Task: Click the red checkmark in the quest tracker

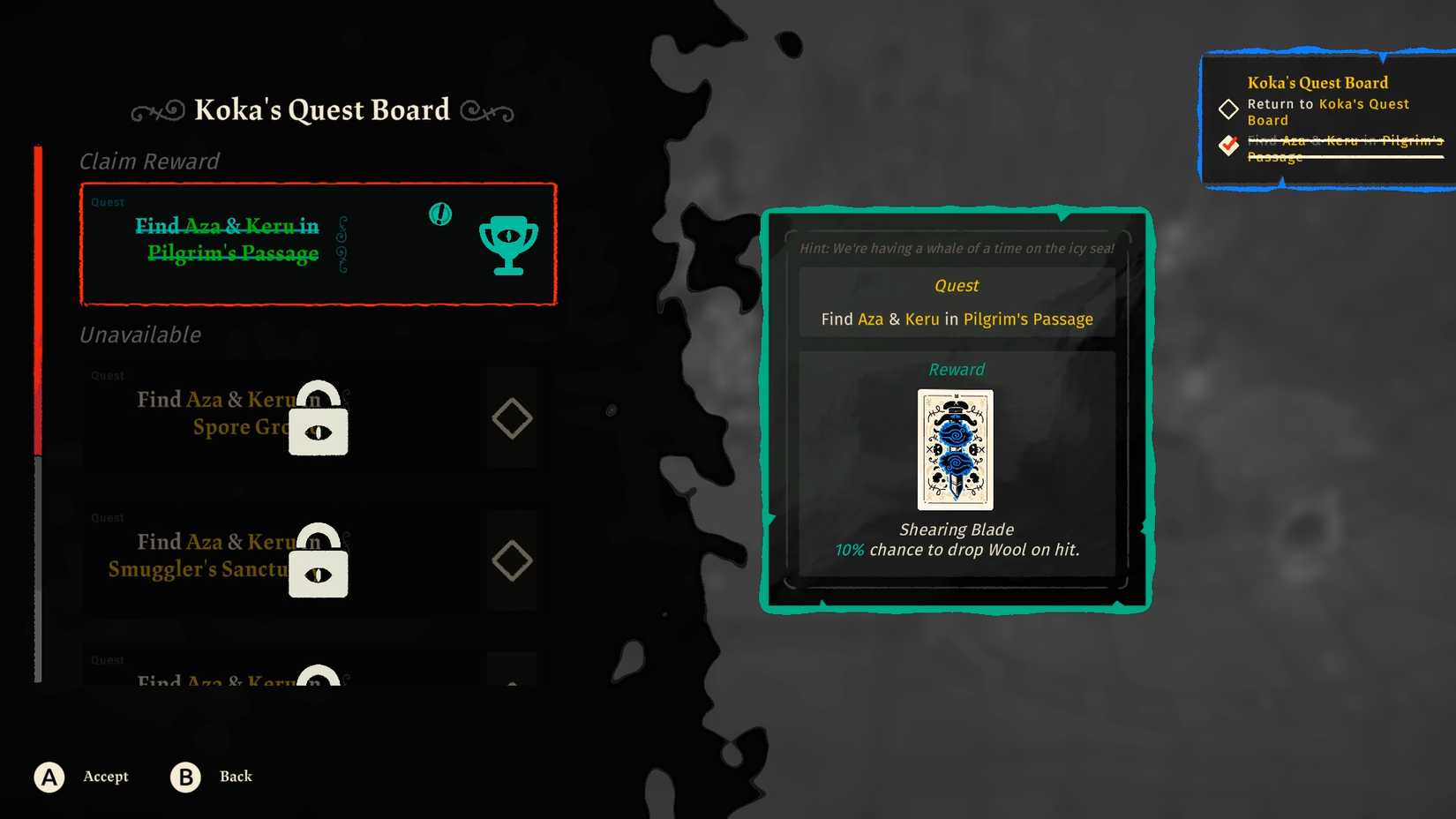Action: [x=1227, y=146]
